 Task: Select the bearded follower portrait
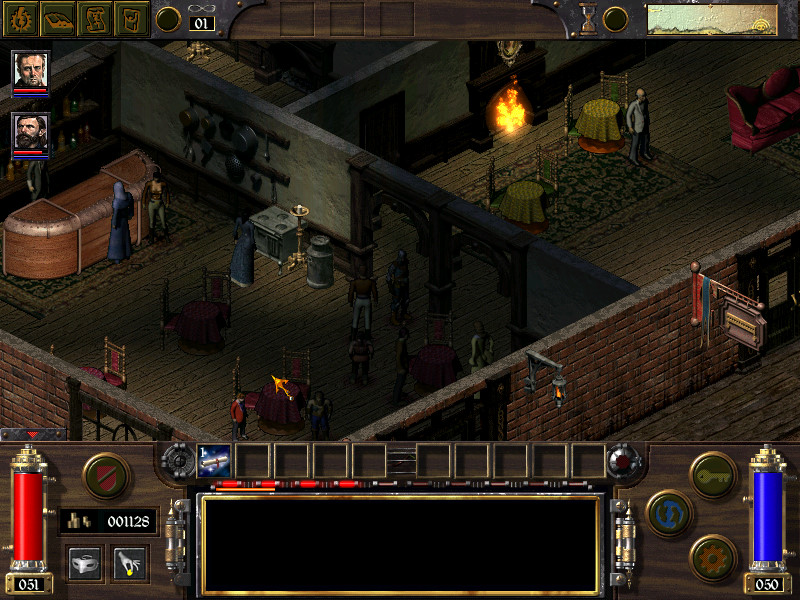pyautogui.click(x=31, y=131)
